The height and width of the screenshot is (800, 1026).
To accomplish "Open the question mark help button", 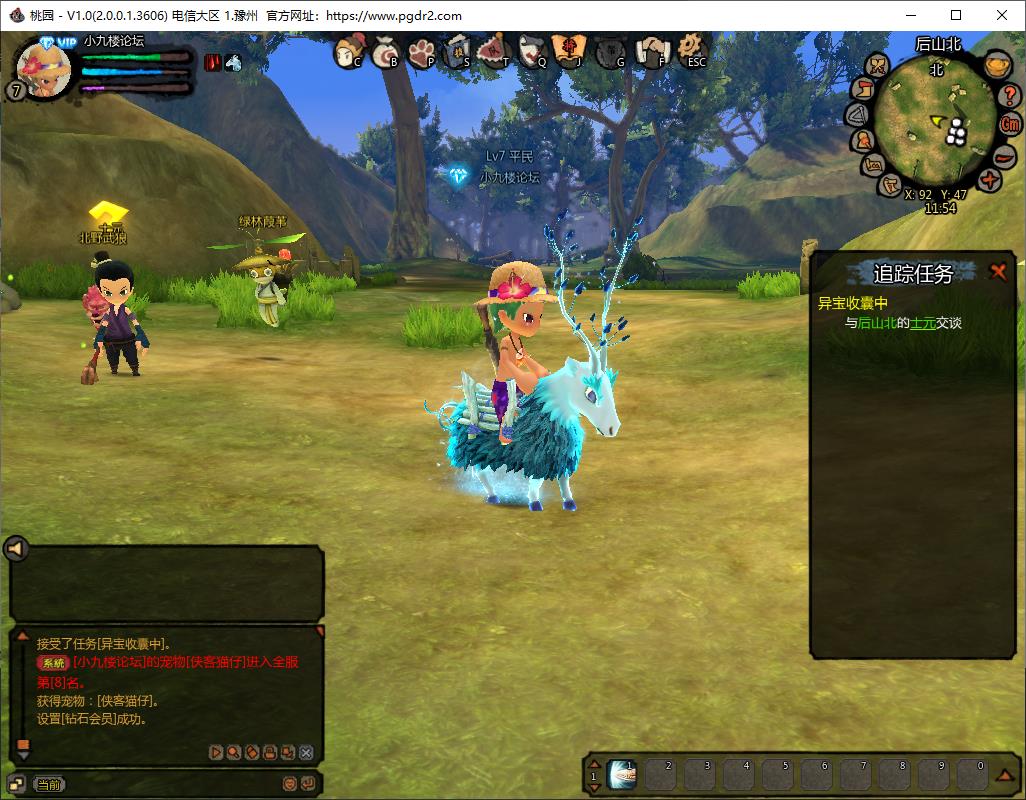I will click(x=1010, y=94).
